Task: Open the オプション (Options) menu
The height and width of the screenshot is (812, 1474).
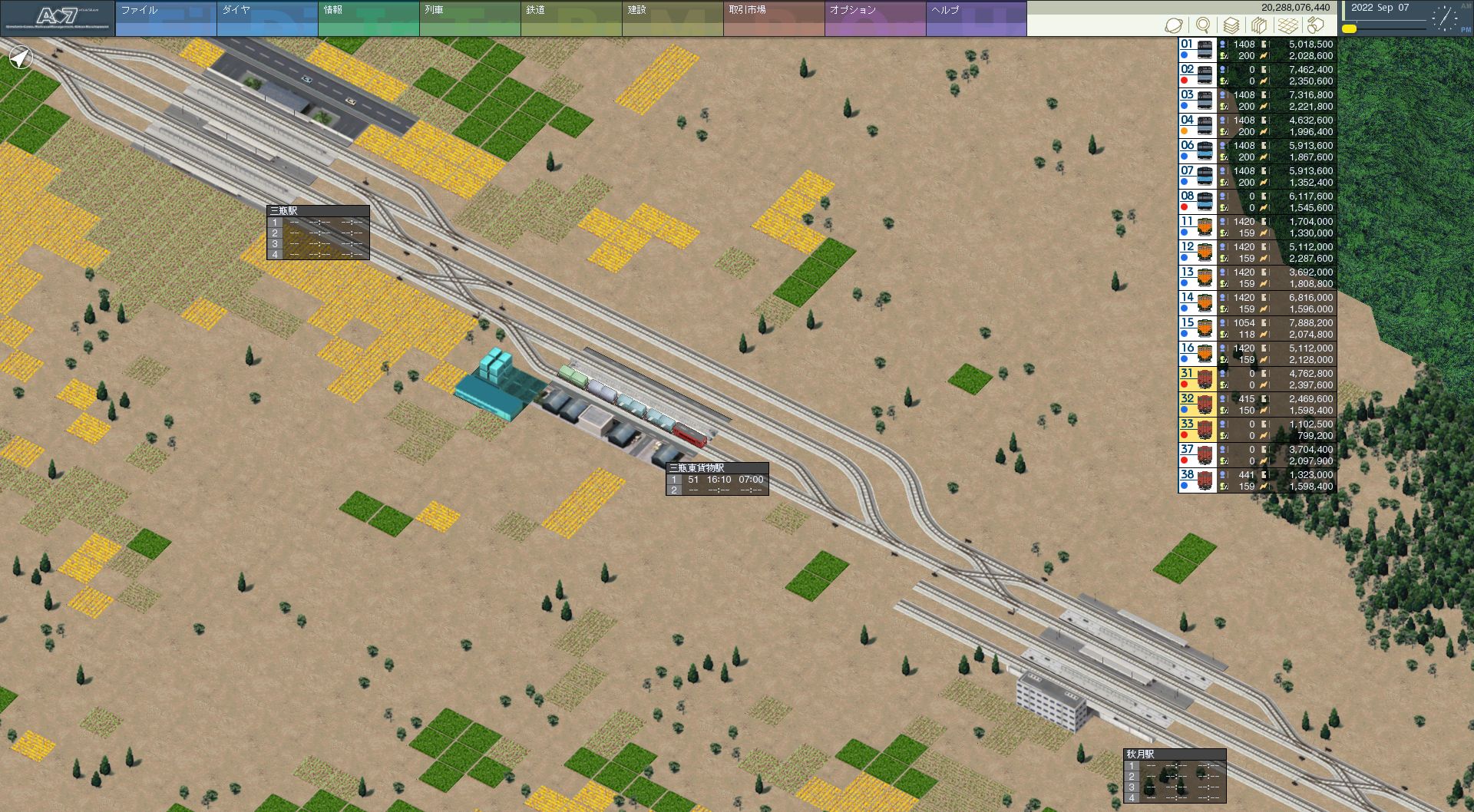Action: [x=874, y=18]
